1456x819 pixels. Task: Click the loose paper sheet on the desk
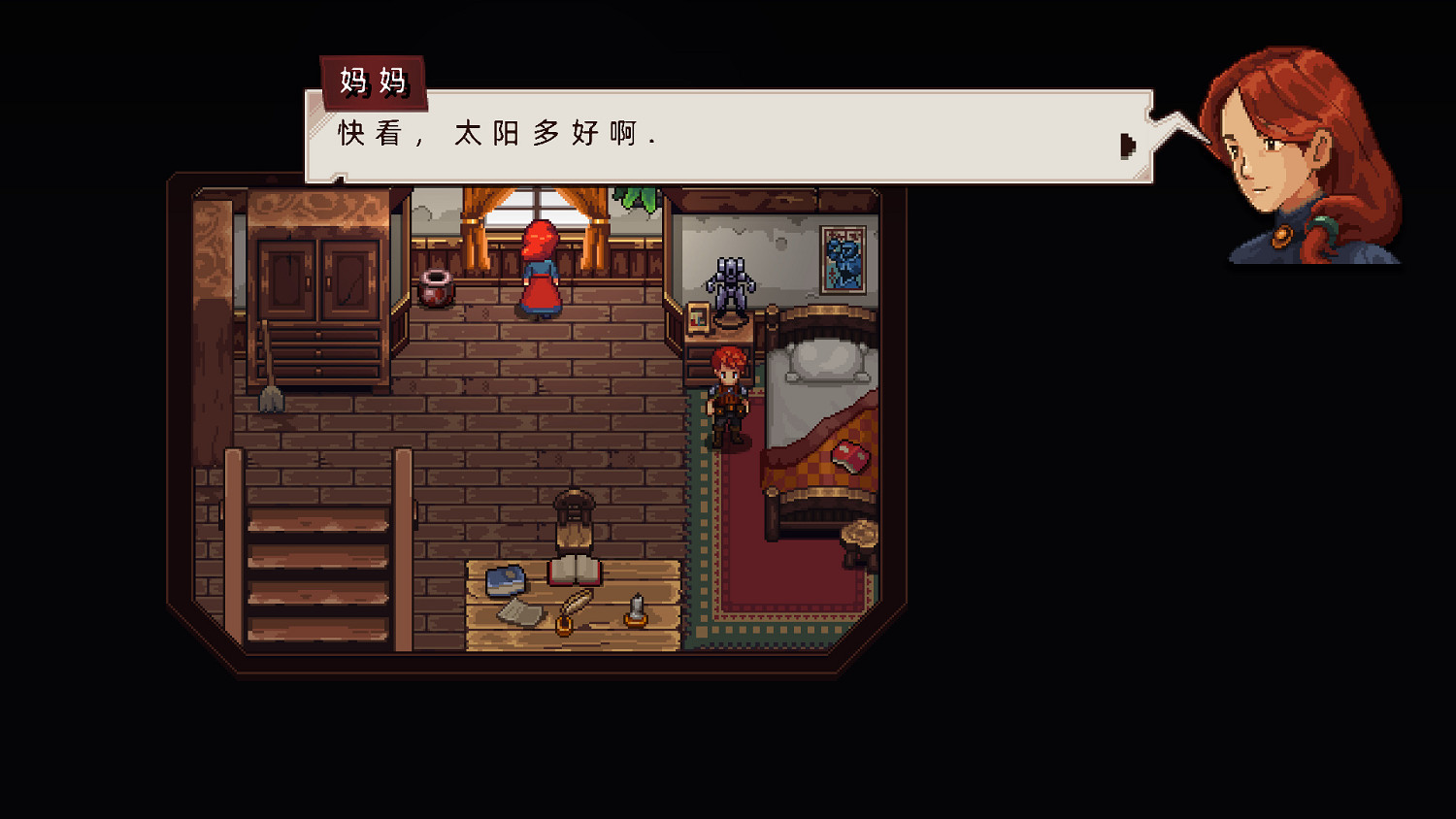(x=519, y=612)
